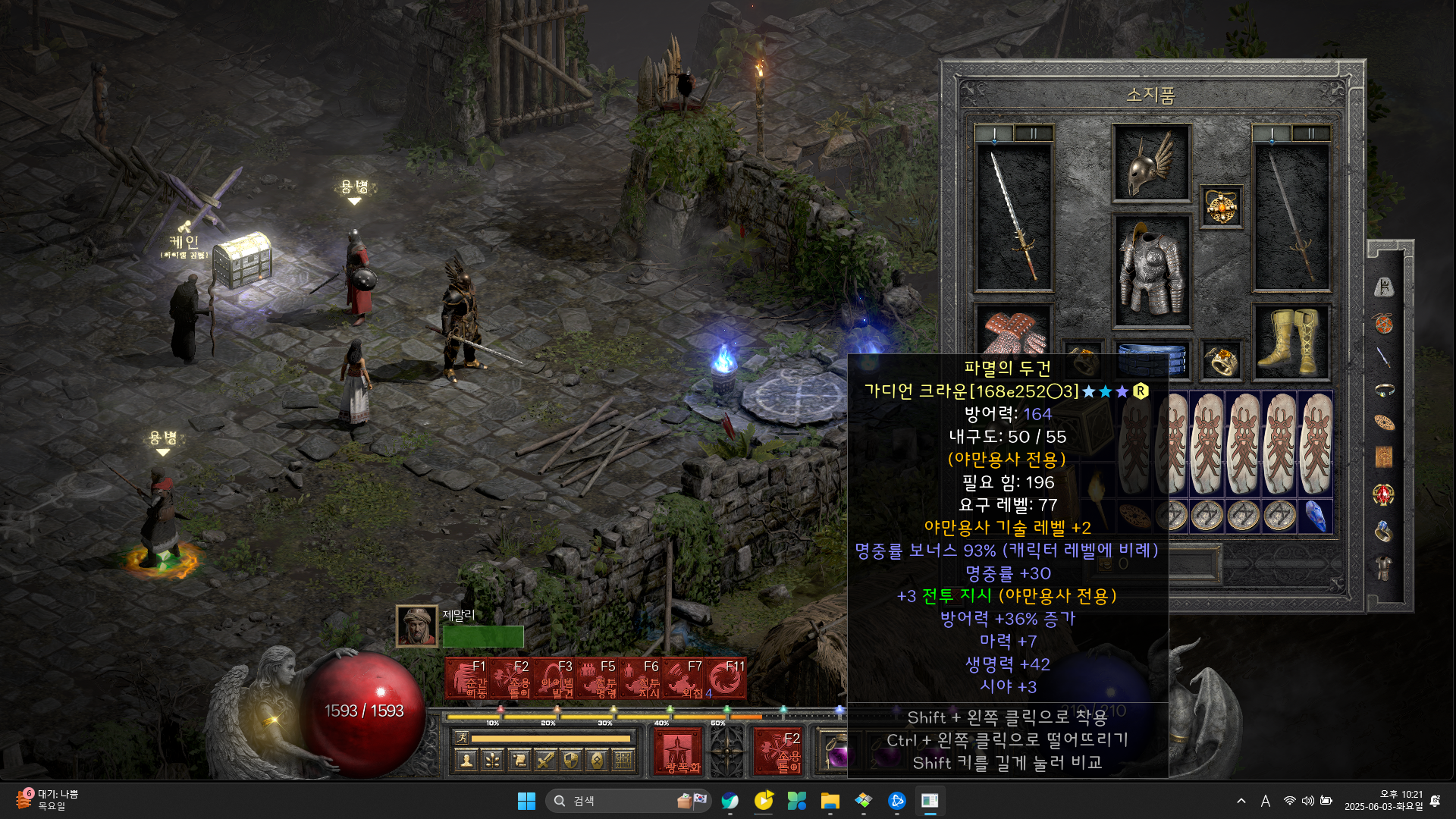
Task: Activate the F1 순간이동 teleport skill
Action: 466,679
